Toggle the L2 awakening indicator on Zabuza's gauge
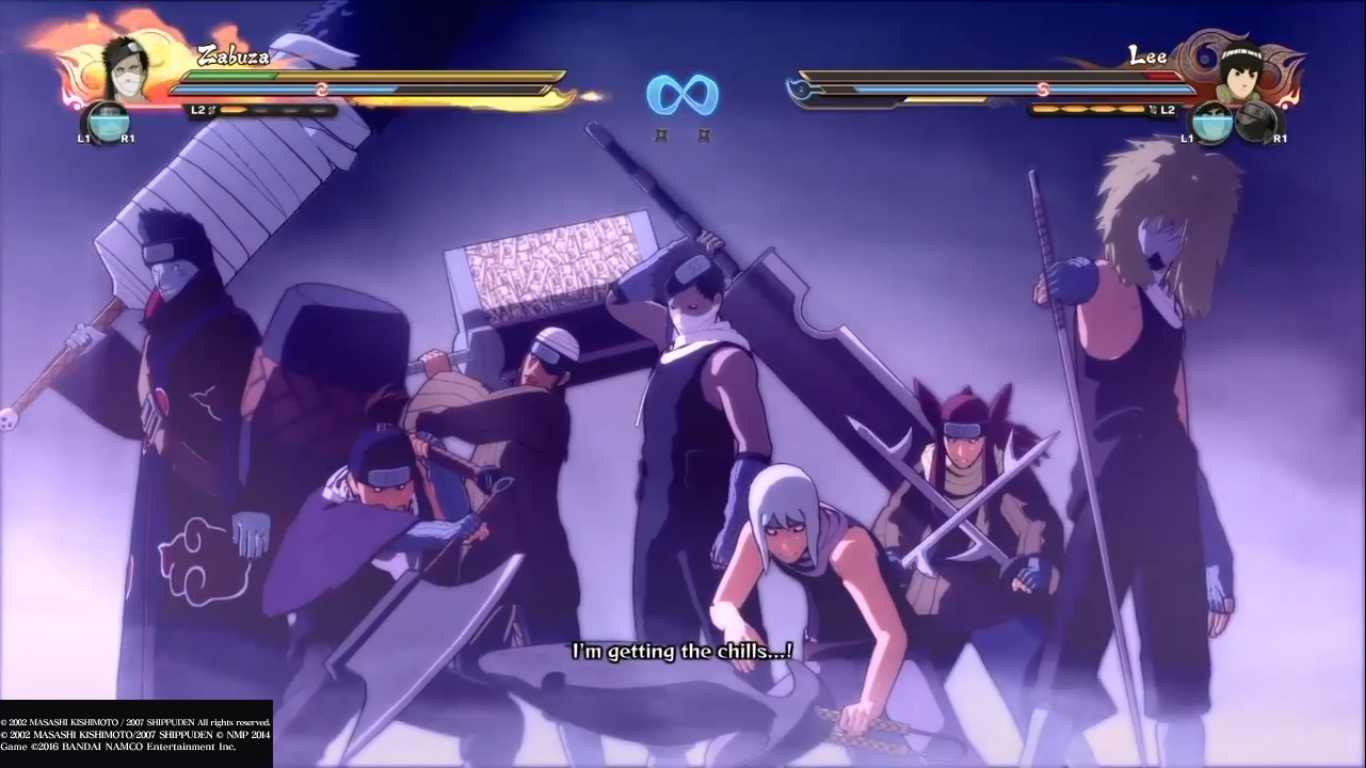Screen dimensions: 1366x768 pos(198,110)
